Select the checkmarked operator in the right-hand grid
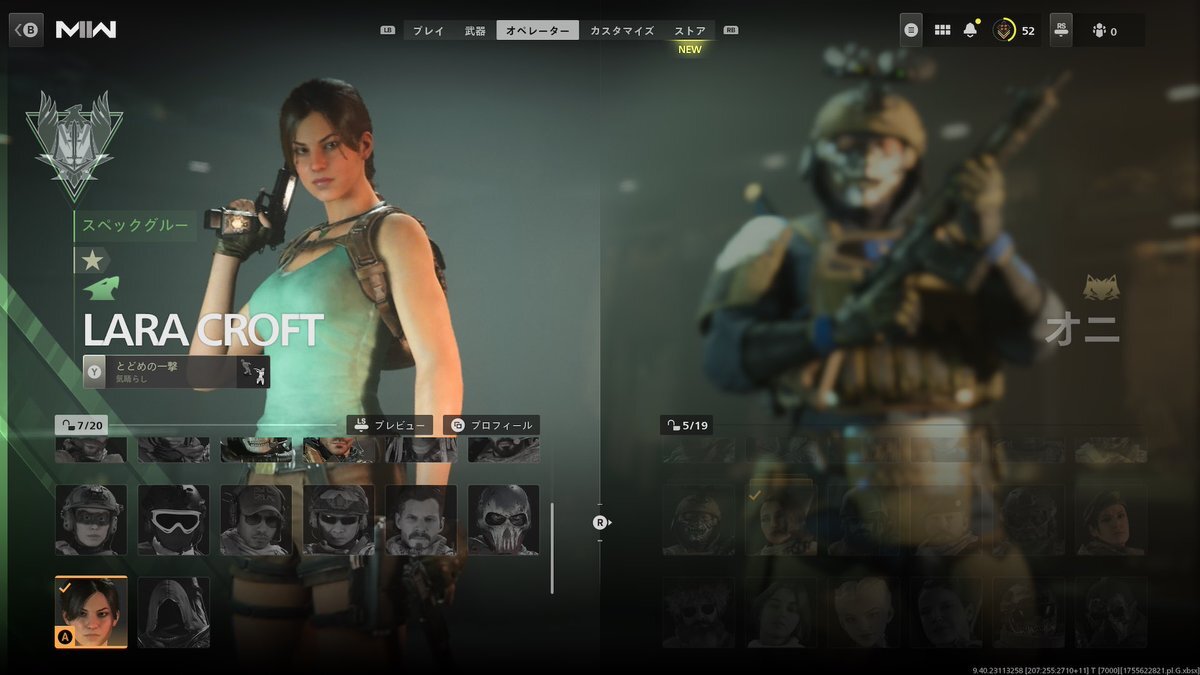The height and width of the screenshot is (675, 1200). (781, 520)
